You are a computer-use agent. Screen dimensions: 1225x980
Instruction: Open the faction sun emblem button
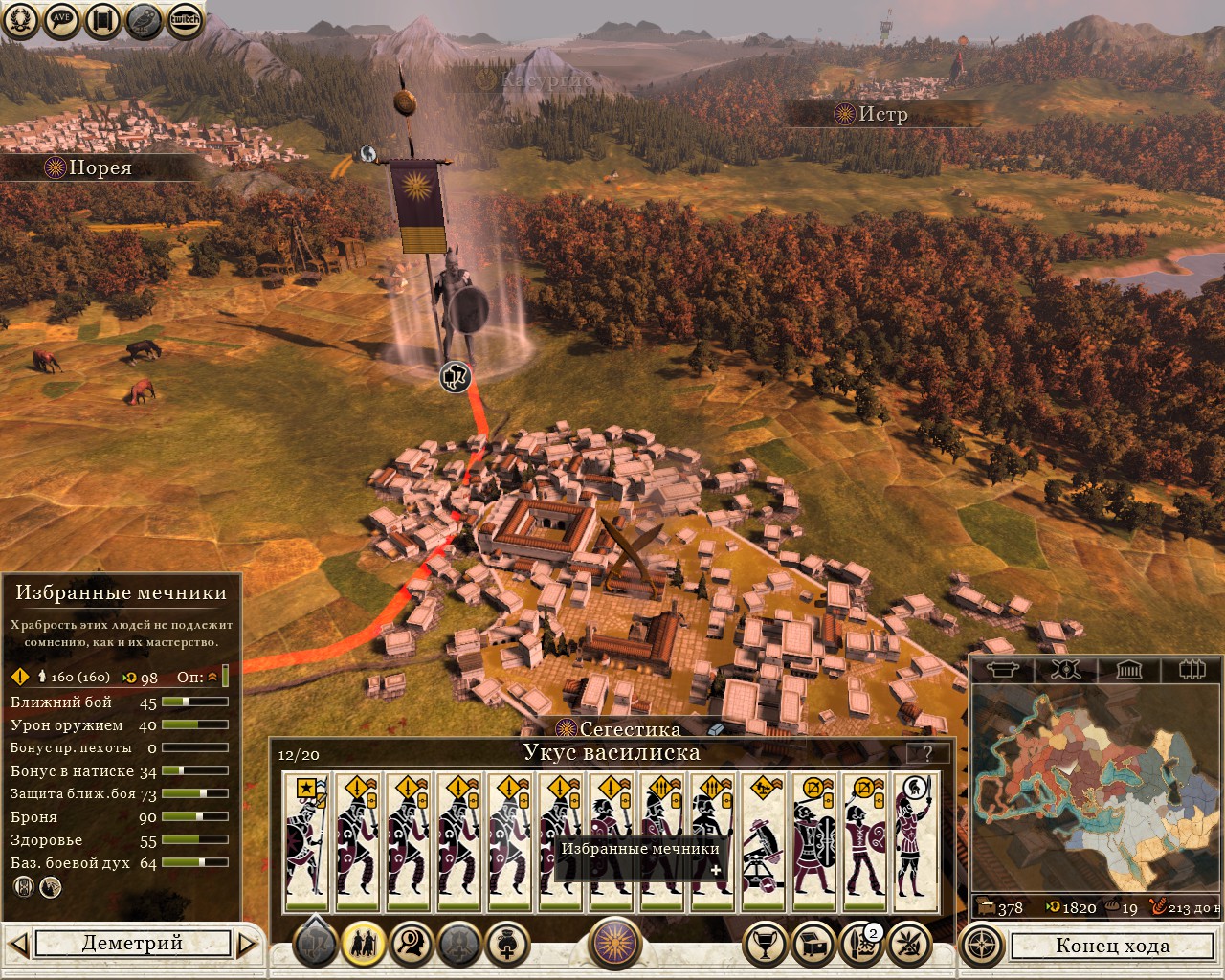tap(613, 944)
